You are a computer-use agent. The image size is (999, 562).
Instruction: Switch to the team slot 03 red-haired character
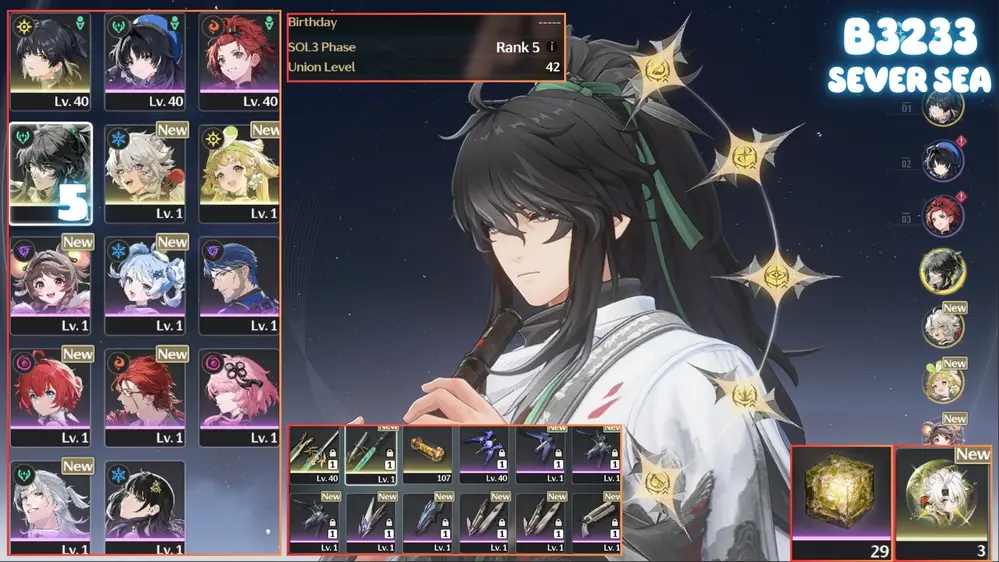pos(942,216)
